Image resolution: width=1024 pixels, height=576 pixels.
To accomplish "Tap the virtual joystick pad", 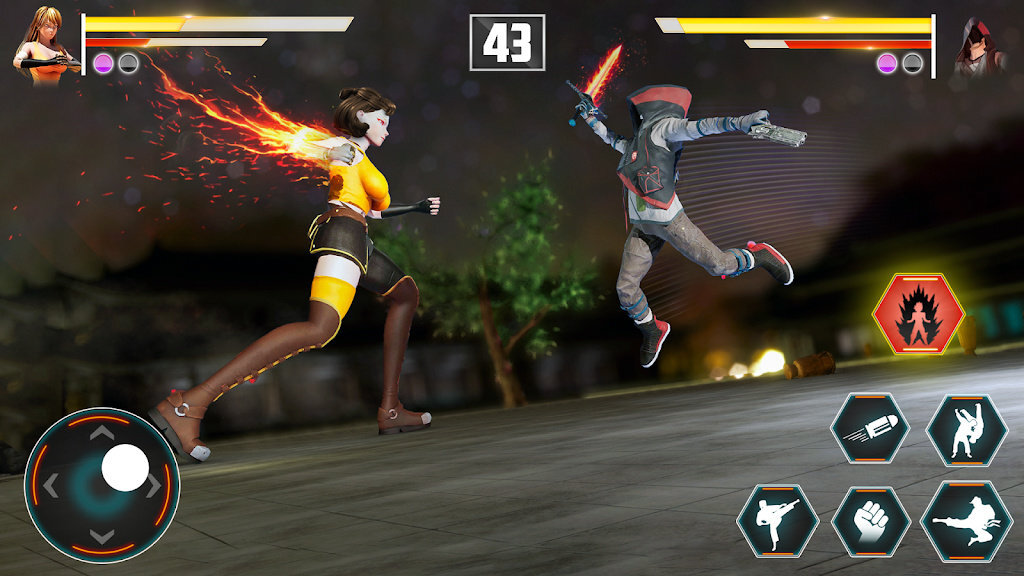I will [102, 485].
